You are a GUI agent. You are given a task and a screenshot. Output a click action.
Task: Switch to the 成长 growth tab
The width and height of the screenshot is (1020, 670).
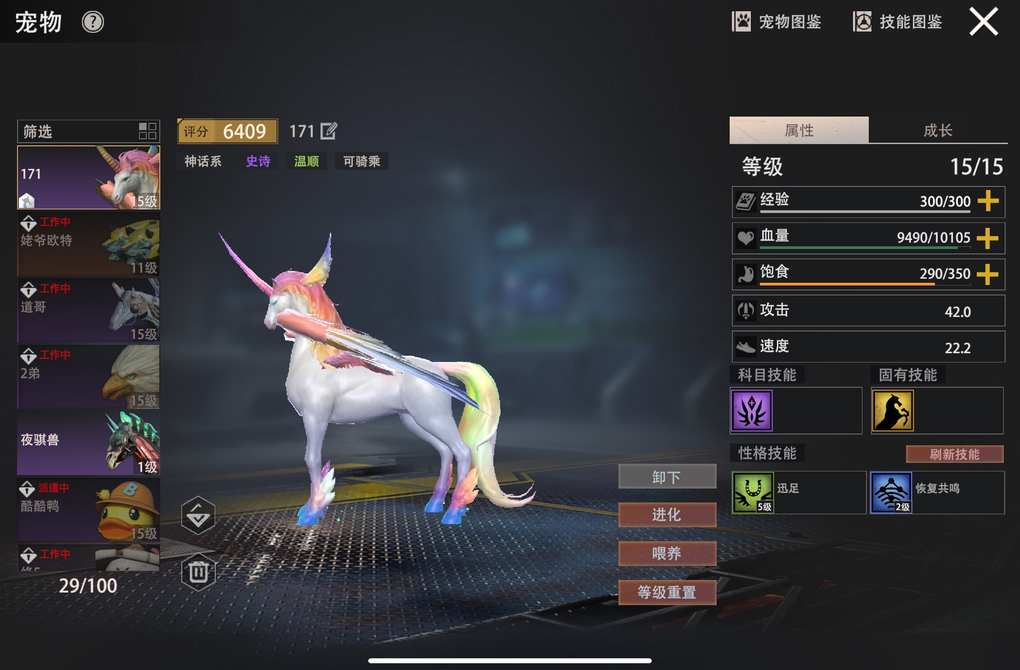pos(937,130)
